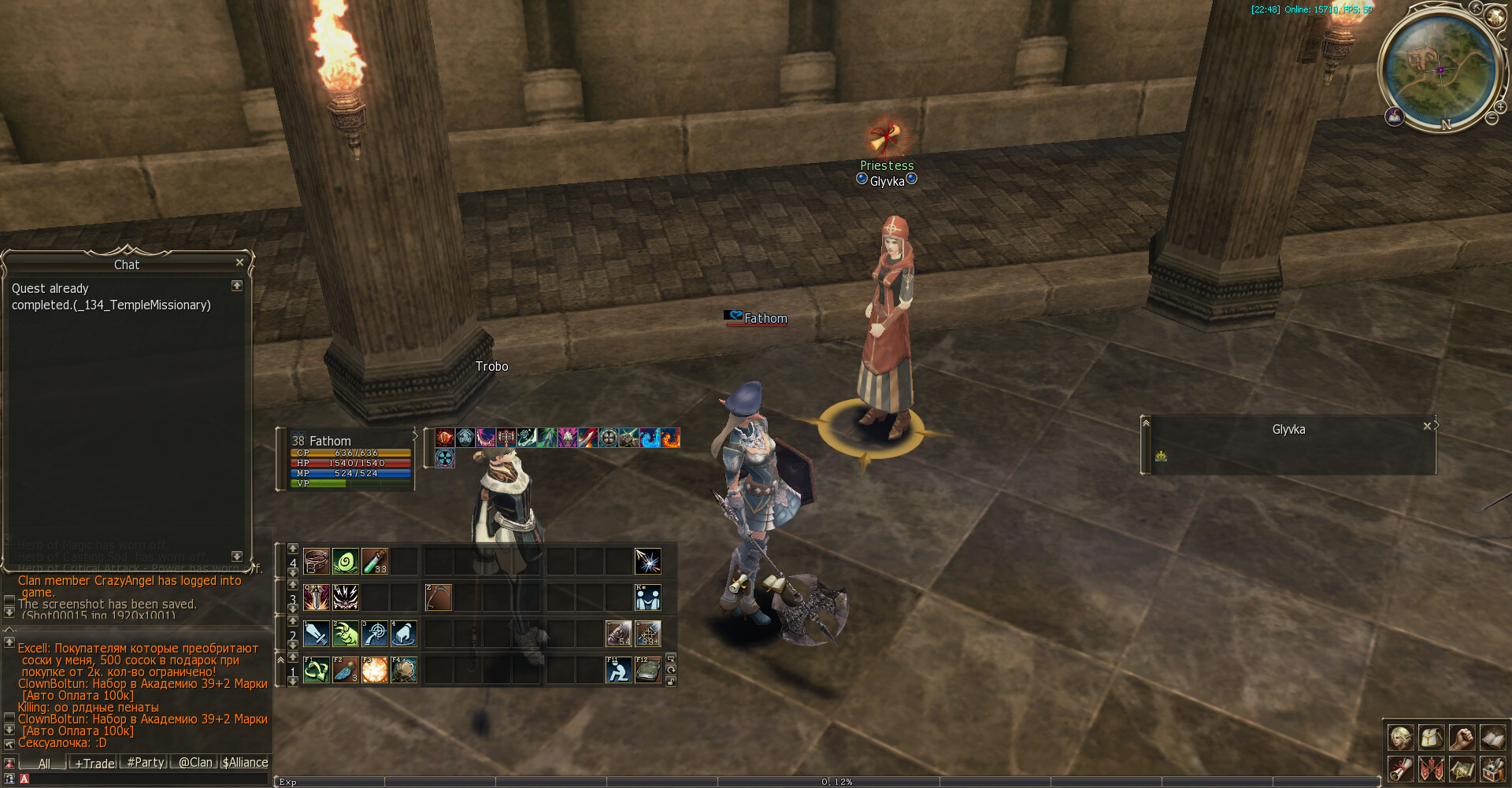Switch to the #Party chat tab
The image size is (1512, 788).
coord(146,763)
